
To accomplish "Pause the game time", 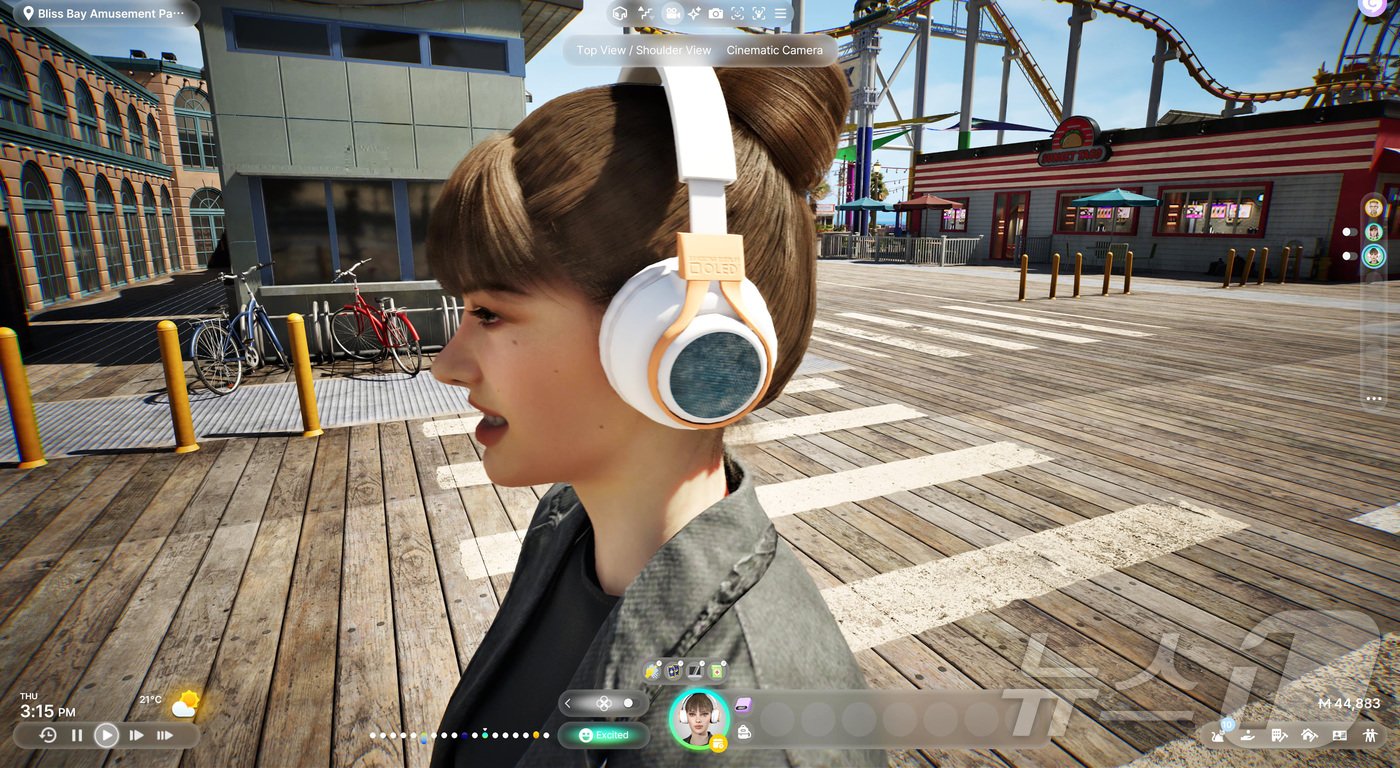I will tap(77, 735).
